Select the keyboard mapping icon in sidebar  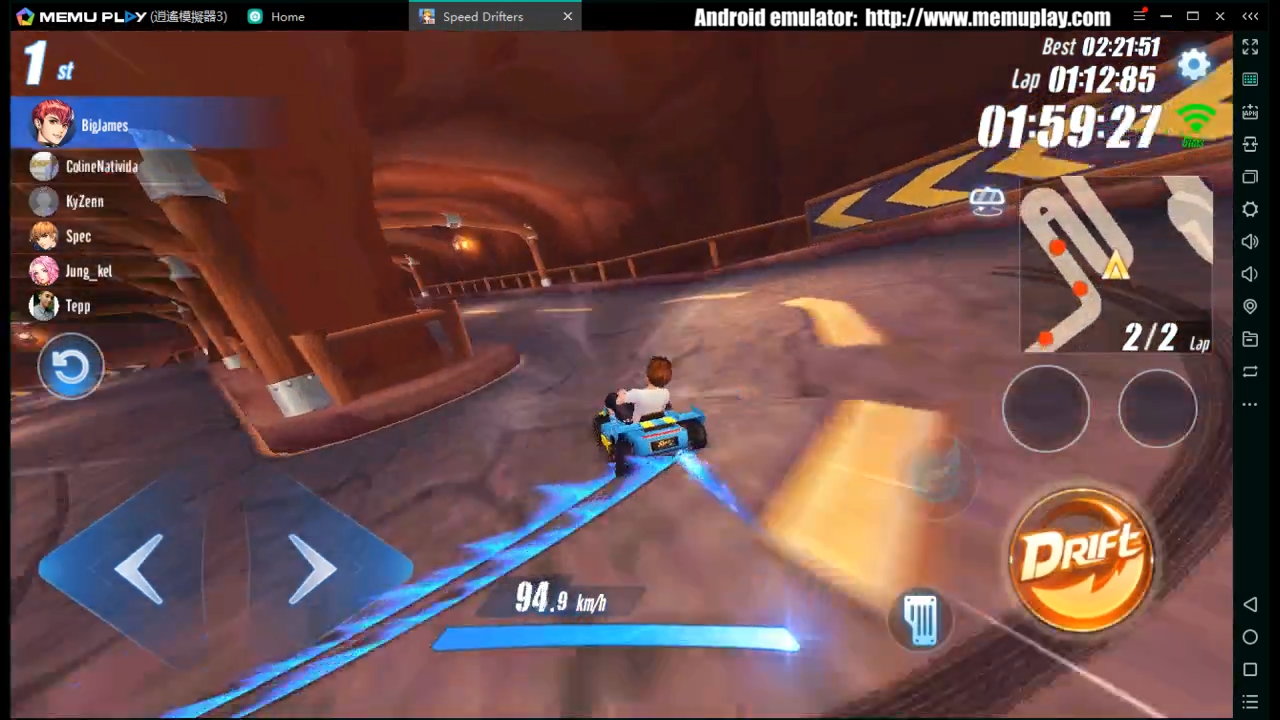pyautogui.click(x=1250, y=80)
